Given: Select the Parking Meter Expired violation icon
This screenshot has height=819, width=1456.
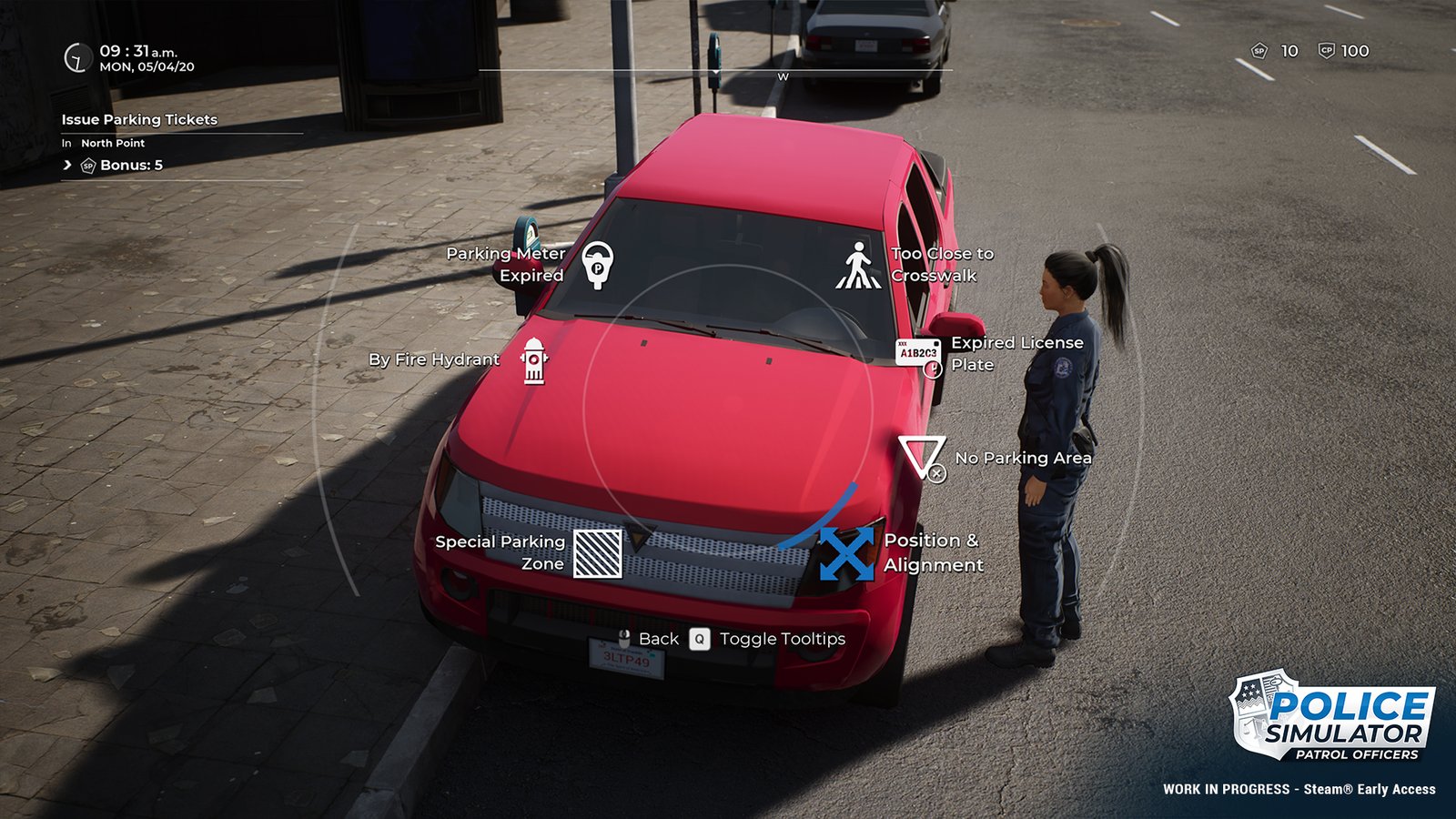Looking at the screenshot, I should 596,265.
